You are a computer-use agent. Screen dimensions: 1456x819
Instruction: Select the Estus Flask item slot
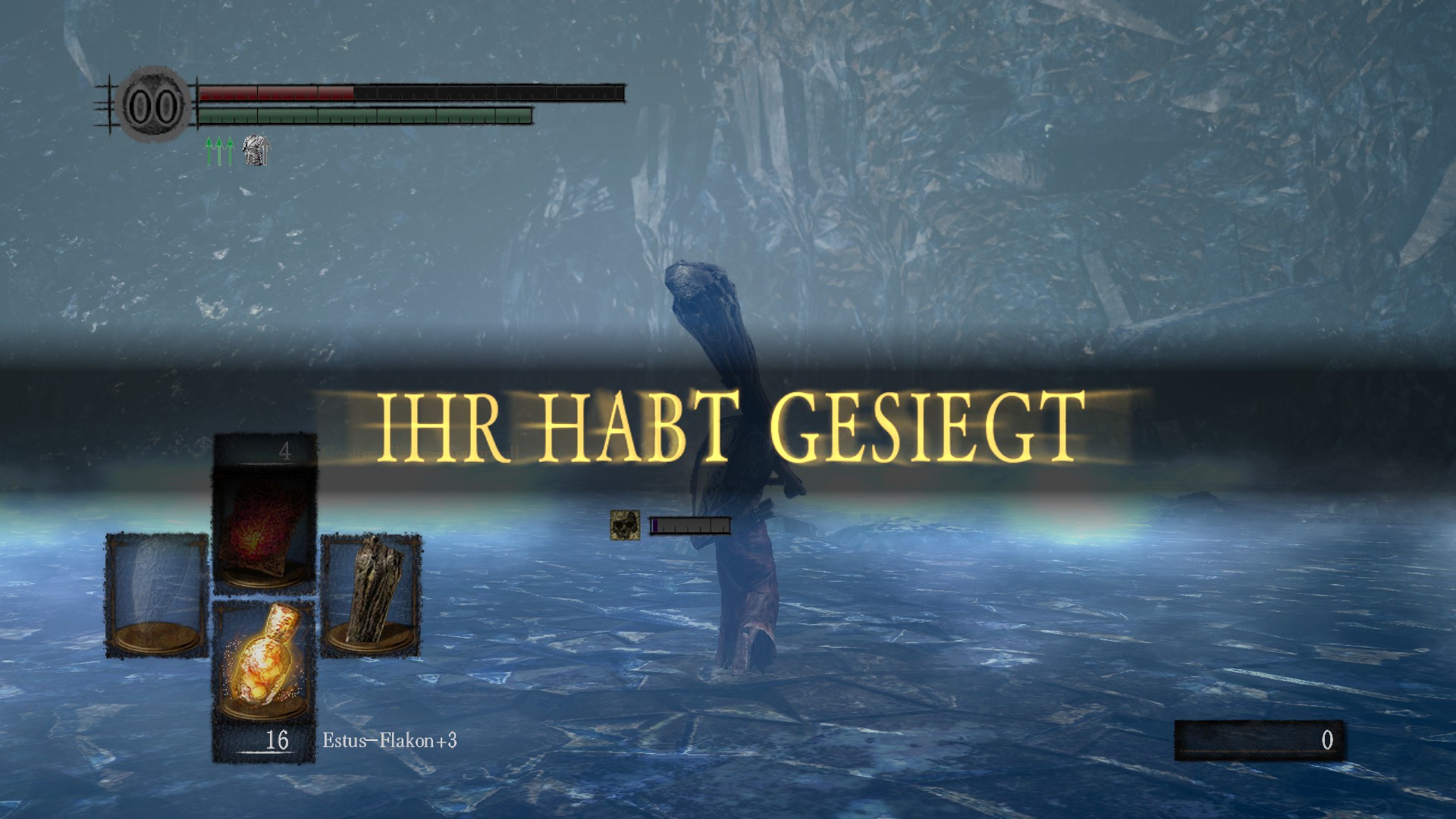click(263, 660)
